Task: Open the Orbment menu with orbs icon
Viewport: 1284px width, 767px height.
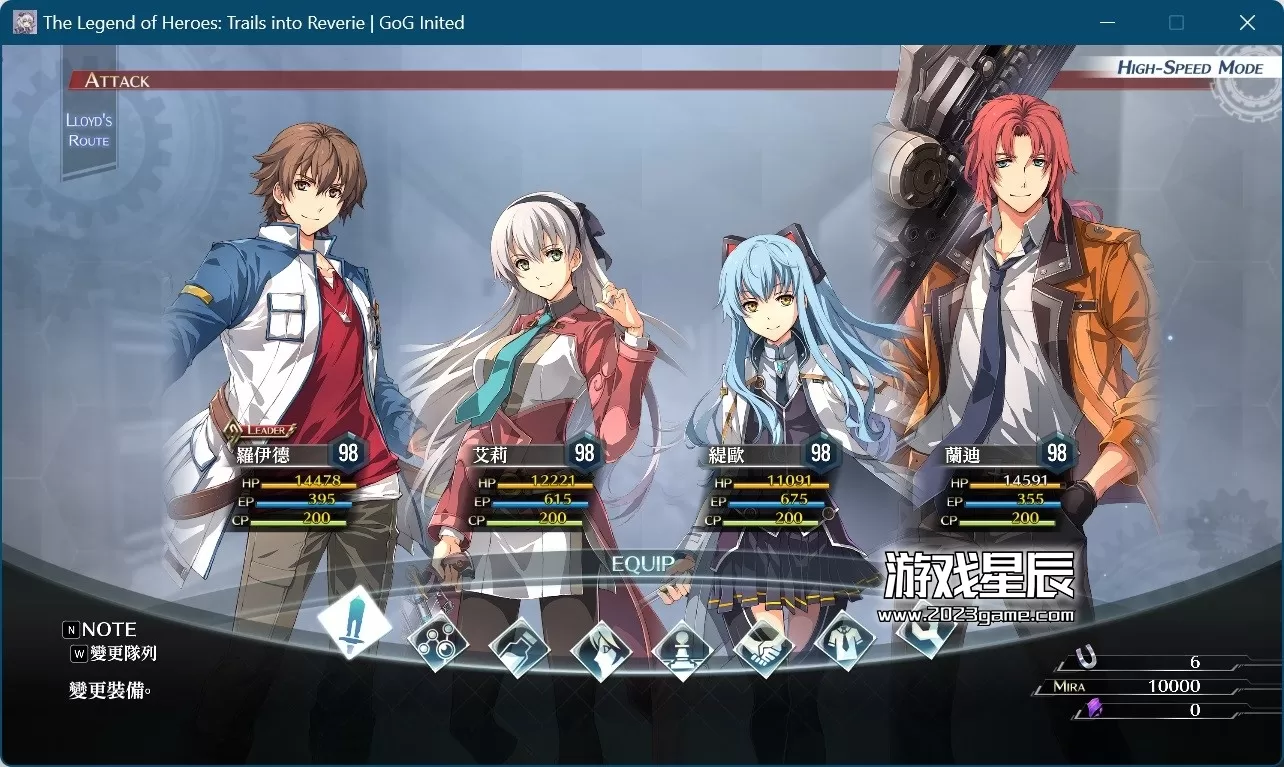Action: 438,641
